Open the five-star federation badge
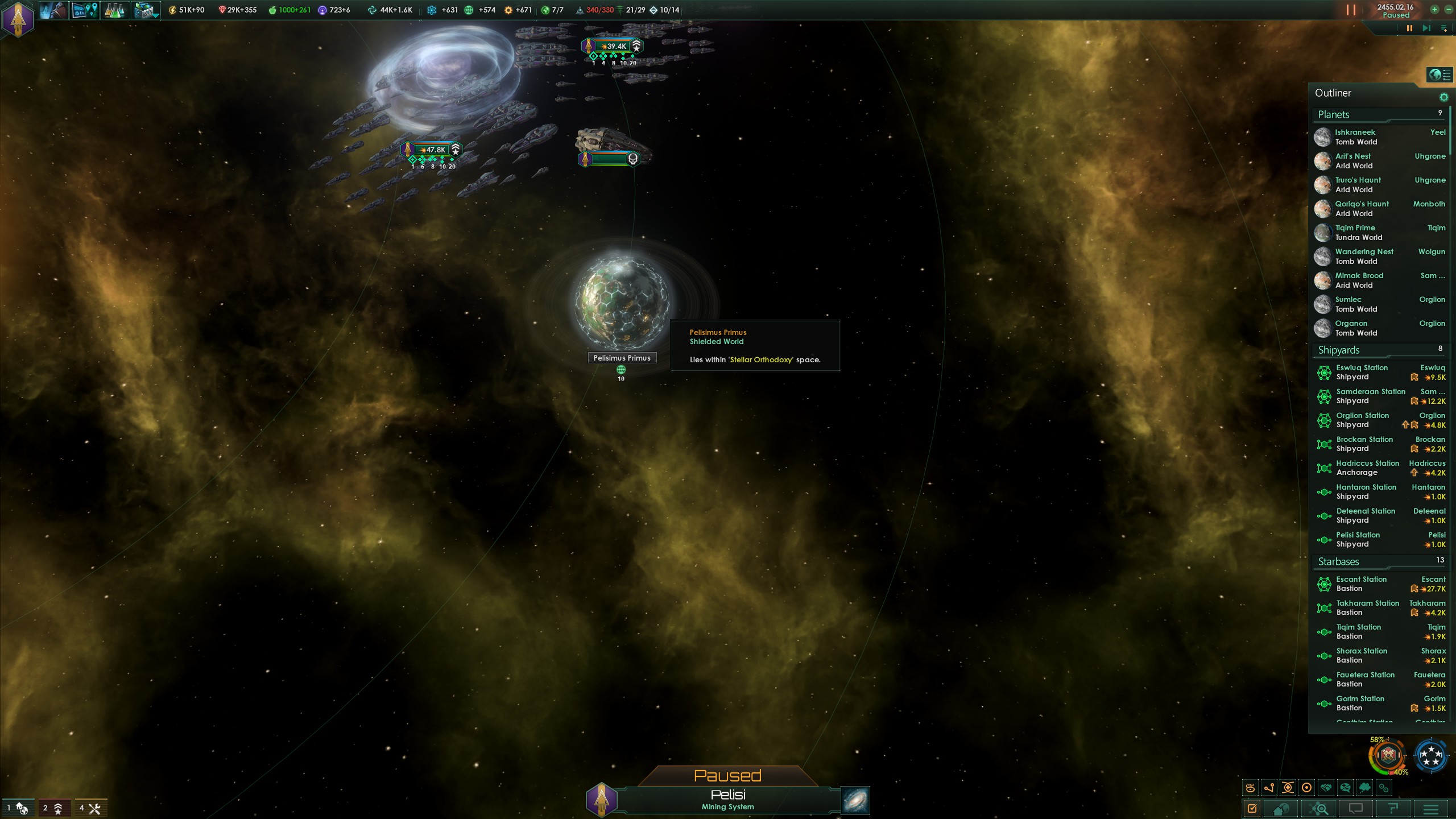Screen dimensions: 1456x819 (1431, 756)
